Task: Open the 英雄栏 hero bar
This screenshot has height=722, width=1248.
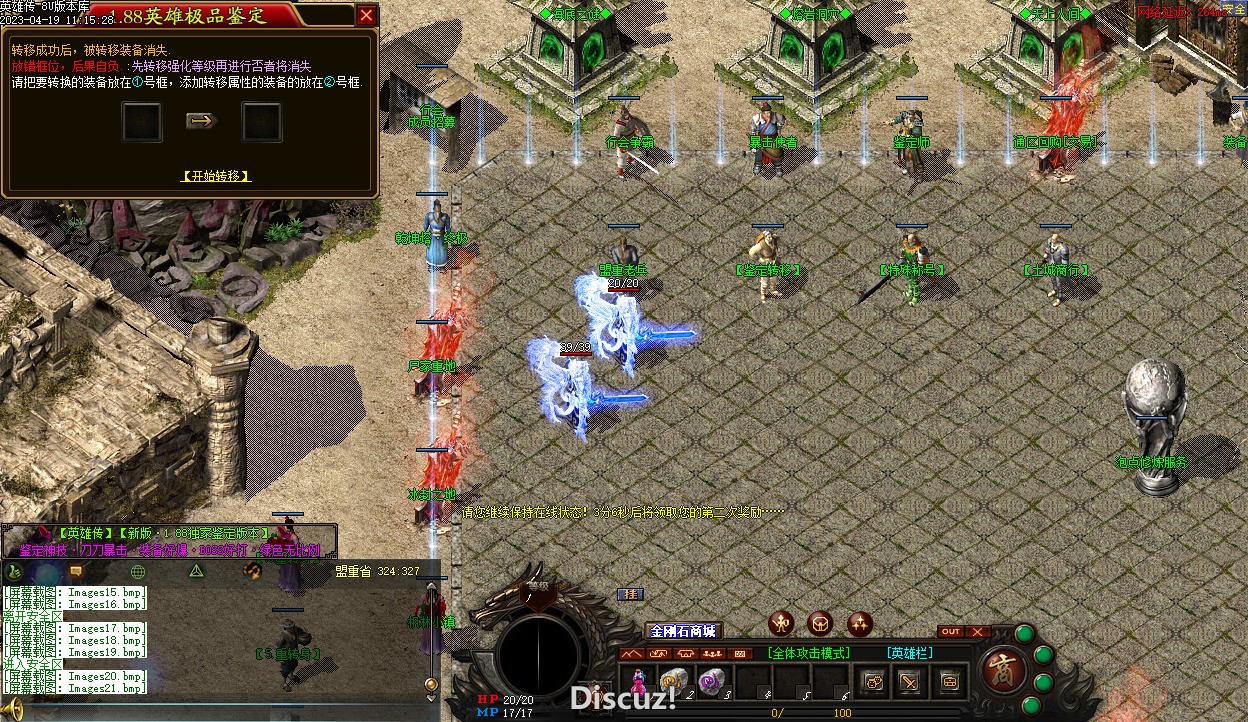Action: point(910,653)
